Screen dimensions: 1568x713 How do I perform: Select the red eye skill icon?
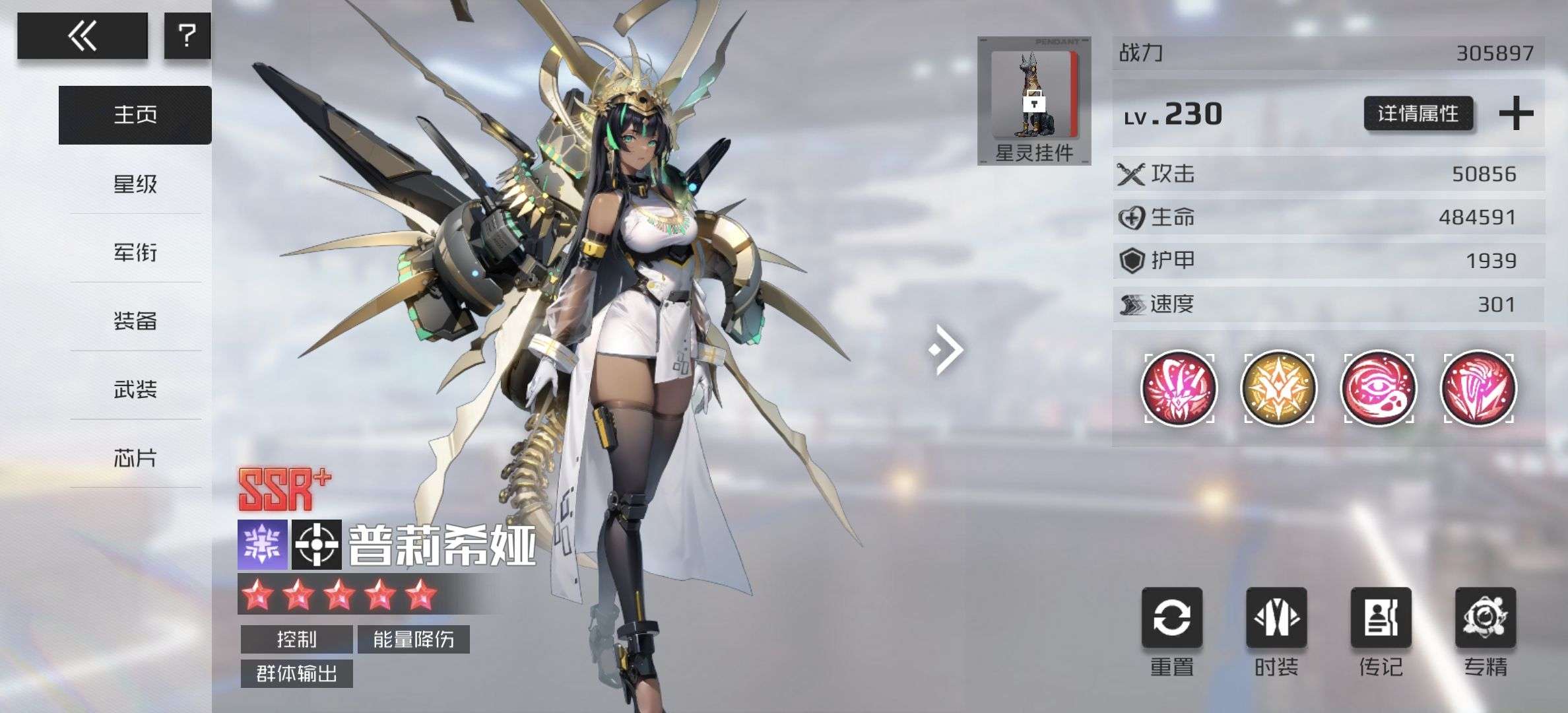pyautogui.click(x=1379, y=388)
